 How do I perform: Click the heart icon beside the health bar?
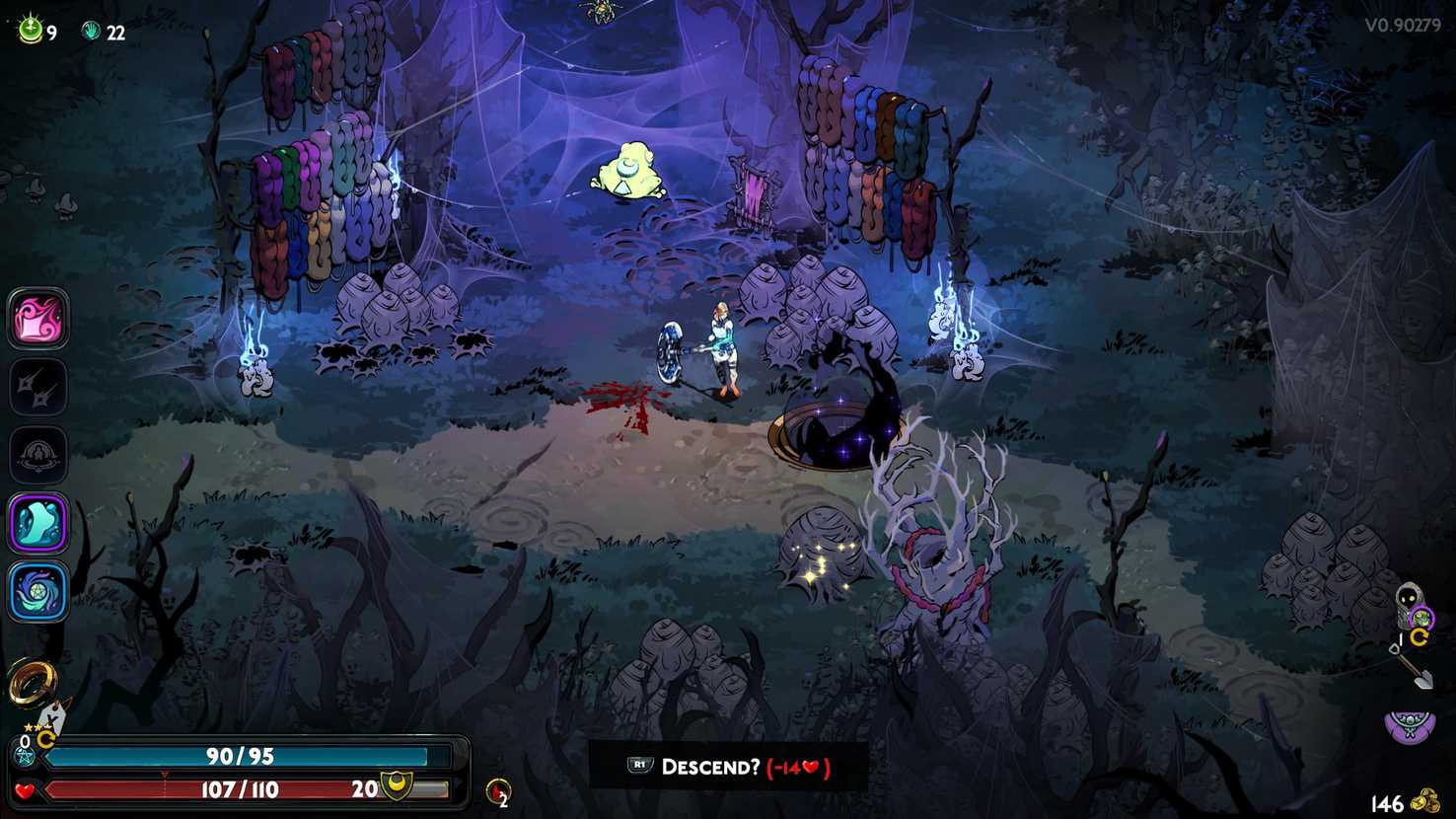[22, 789]
